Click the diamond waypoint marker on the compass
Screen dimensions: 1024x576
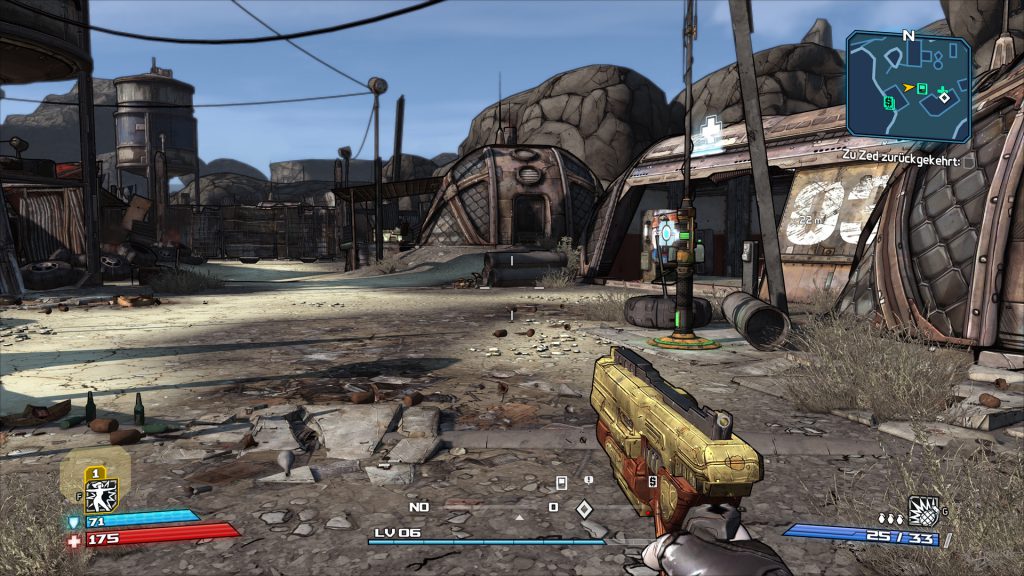pos(584,508)
